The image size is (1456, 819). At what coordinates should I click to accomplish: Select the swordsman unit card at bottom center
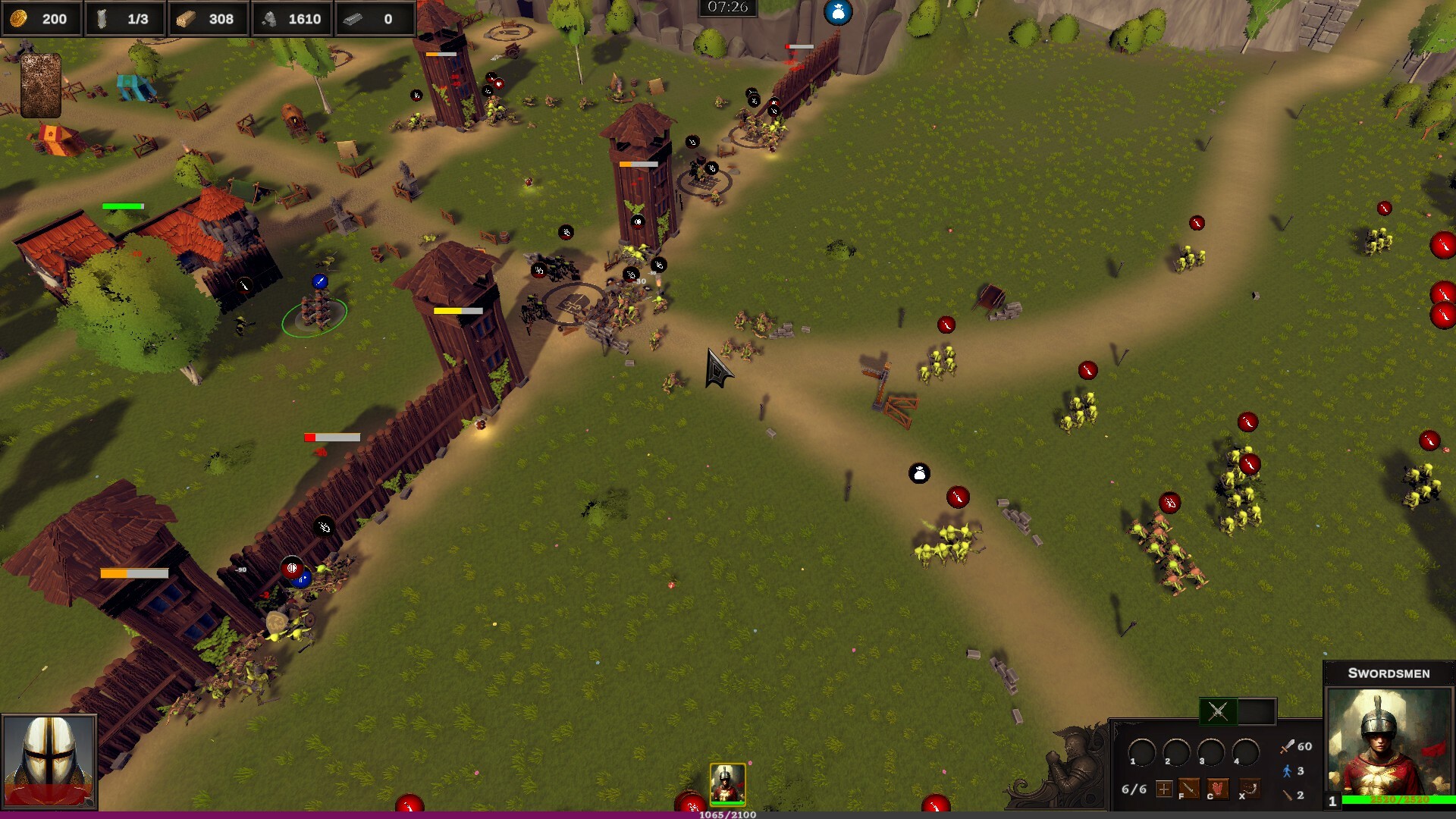pos(727,783)
